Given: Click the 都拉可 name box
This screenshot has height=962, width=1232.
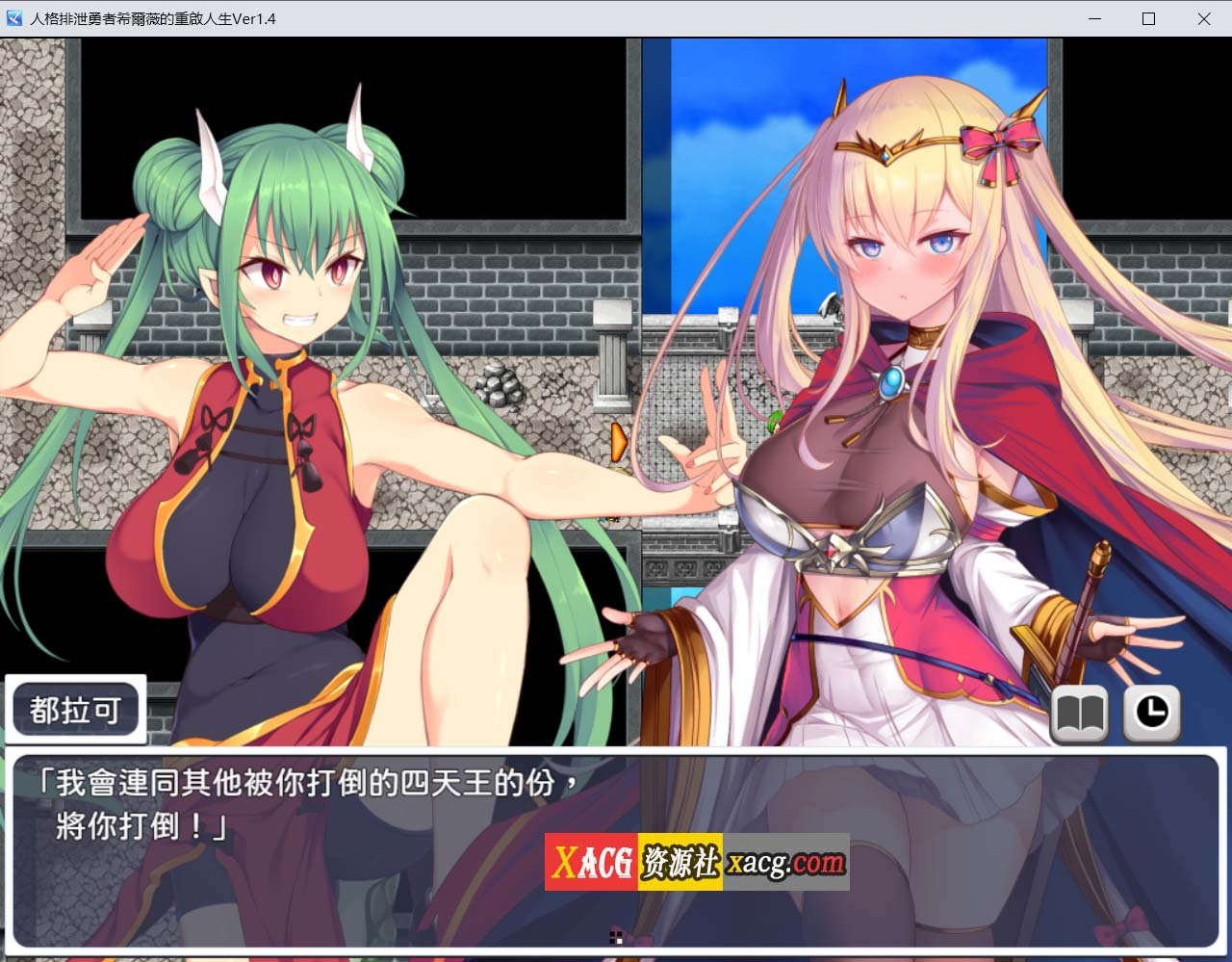Looking at the screenshot, I should click(x=76, y=709).
